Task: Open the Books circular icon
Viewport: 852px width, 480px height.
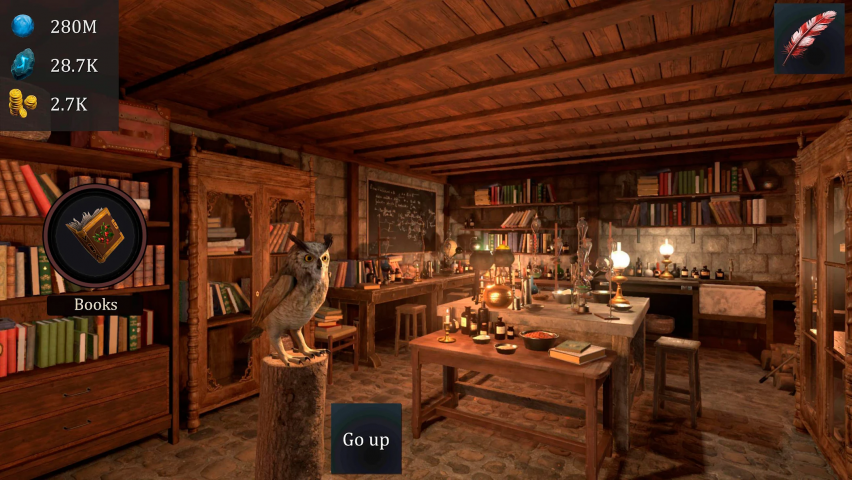Action: pos(95,237)
